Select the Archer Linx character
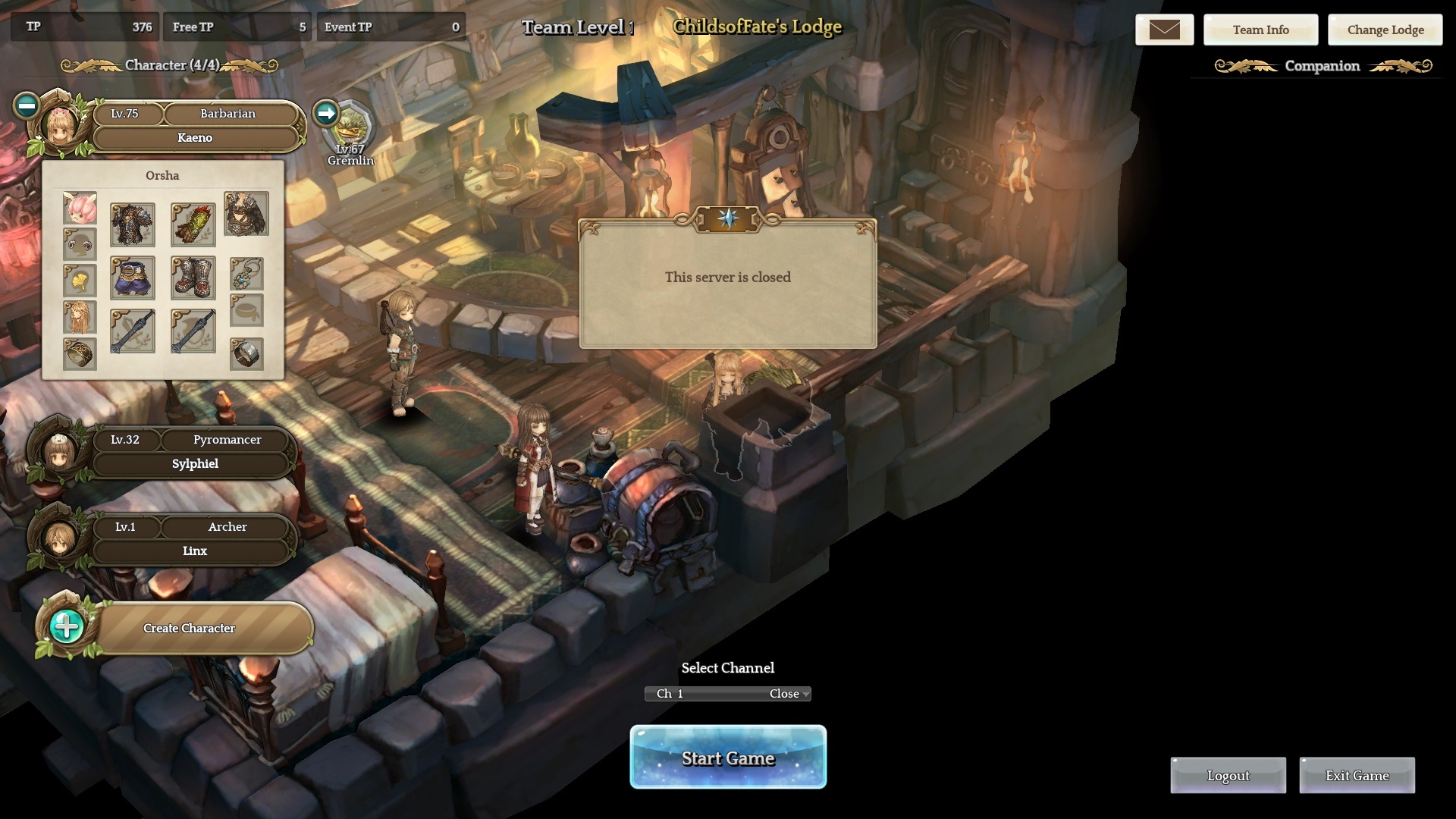The height and width of the screenshot is (819, 1456). pos(194,551)
